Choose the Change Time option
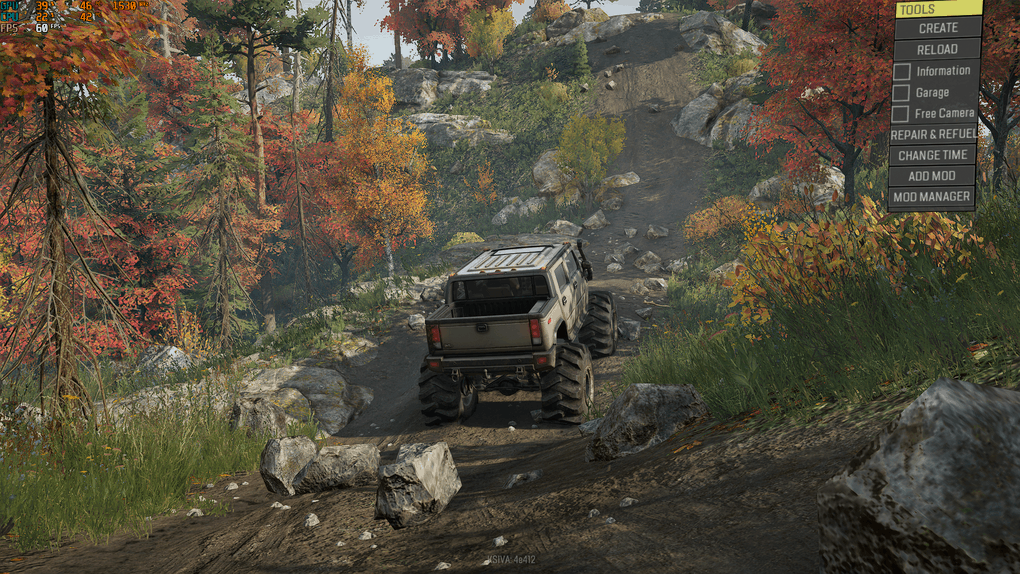The height and width of the screenshot is (574, 1020). click(932, 155)
